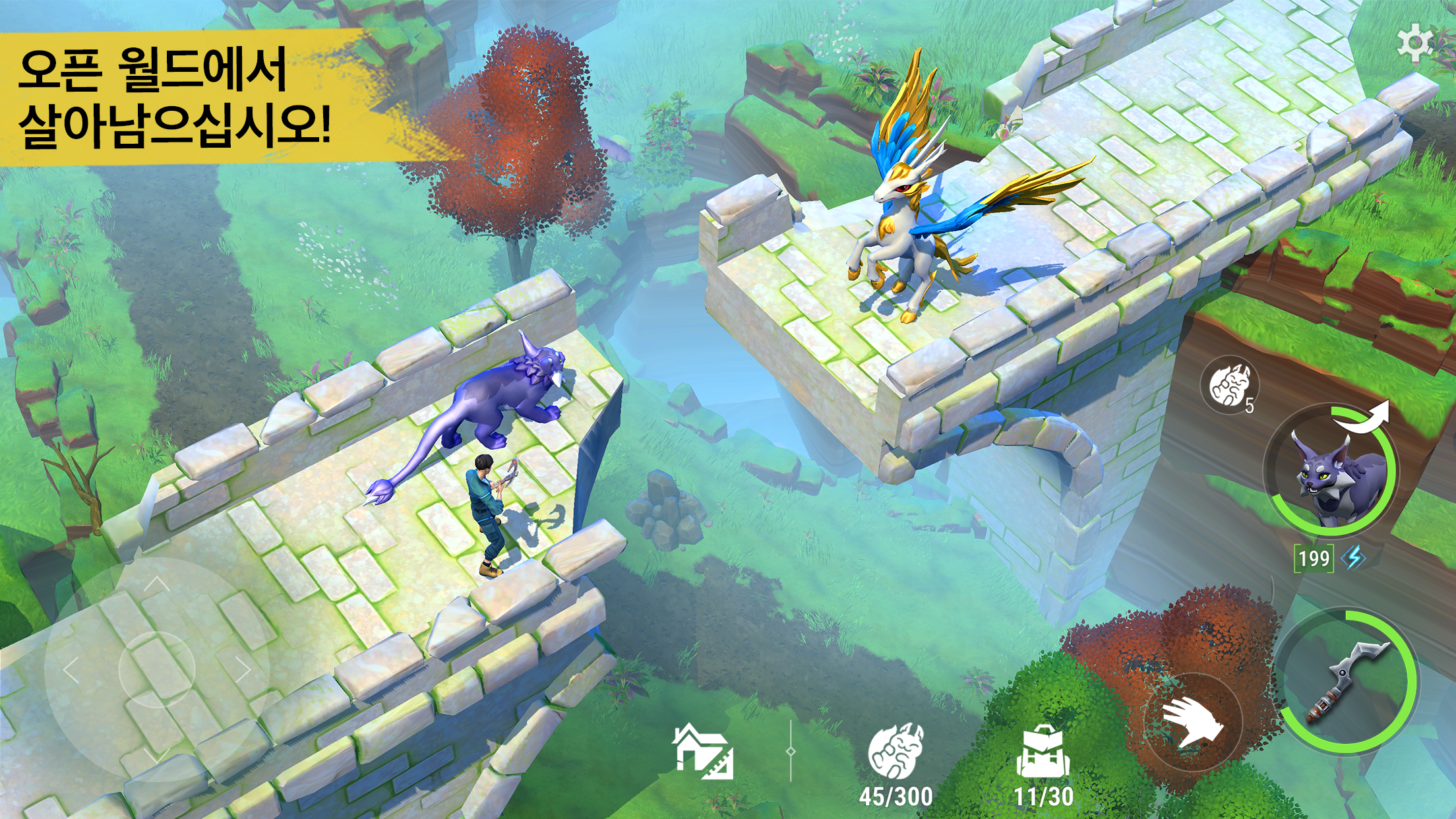Attack with the curved blade weapon button

pyautogui.click(x=1347, y=680)
